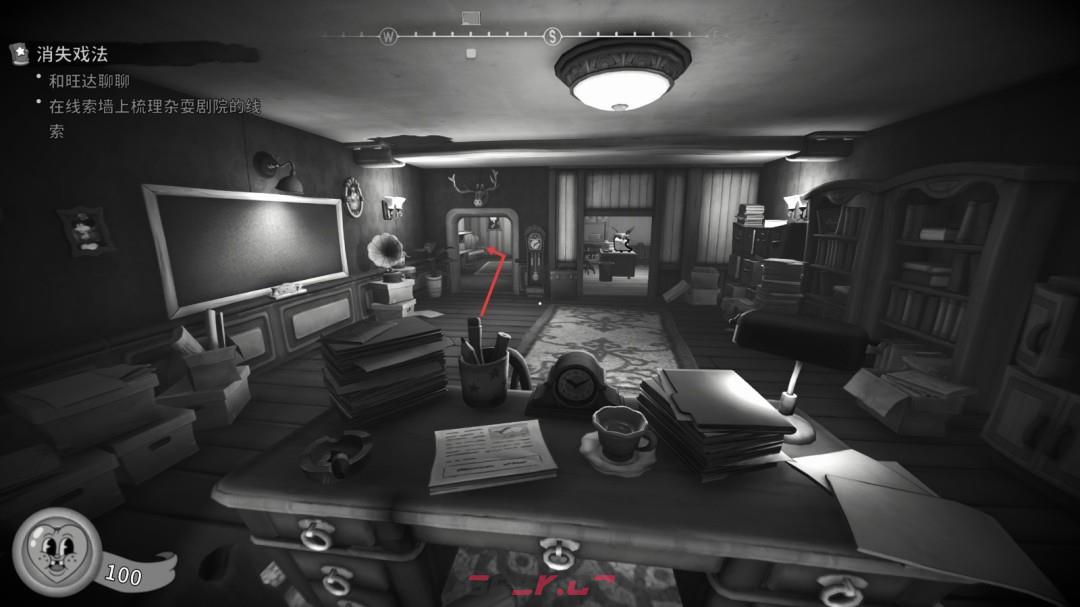Open the 消失戏法 quest tracker title
Image resolution: width=1080 pixels, height=607 pixels.
point(72,54)
